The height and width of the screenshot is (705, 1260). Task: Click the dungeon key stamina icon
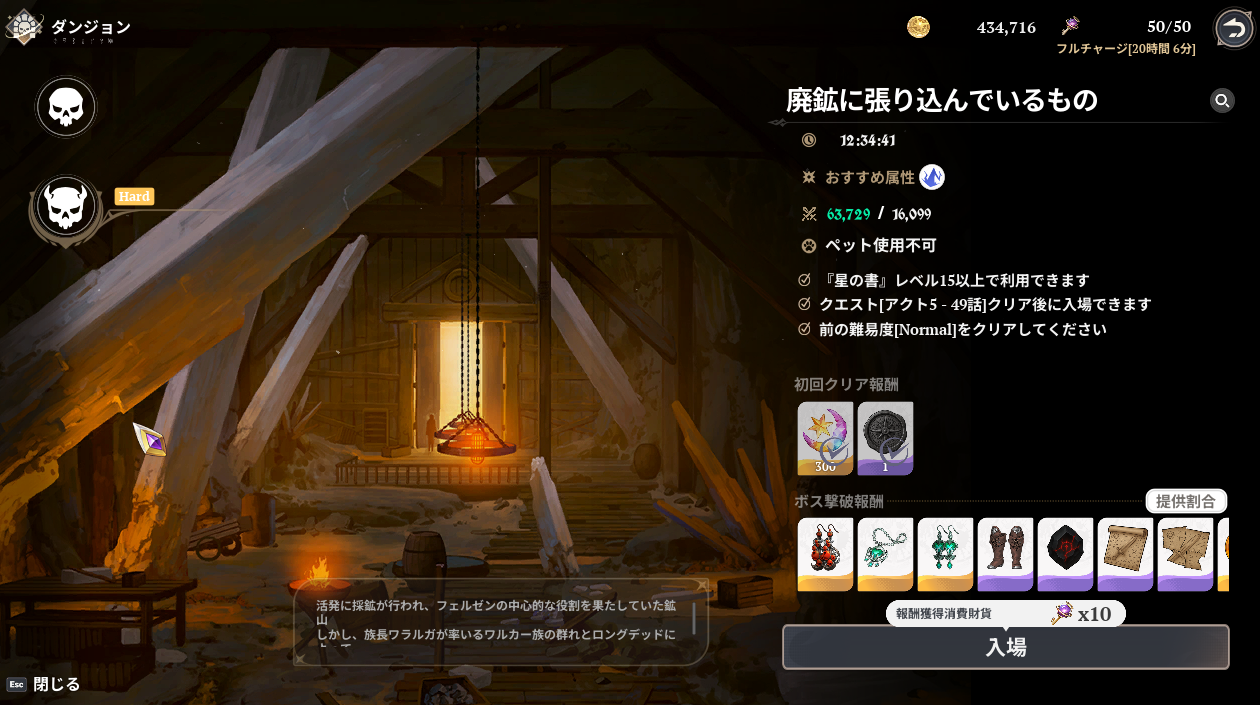click(1070, 26)
